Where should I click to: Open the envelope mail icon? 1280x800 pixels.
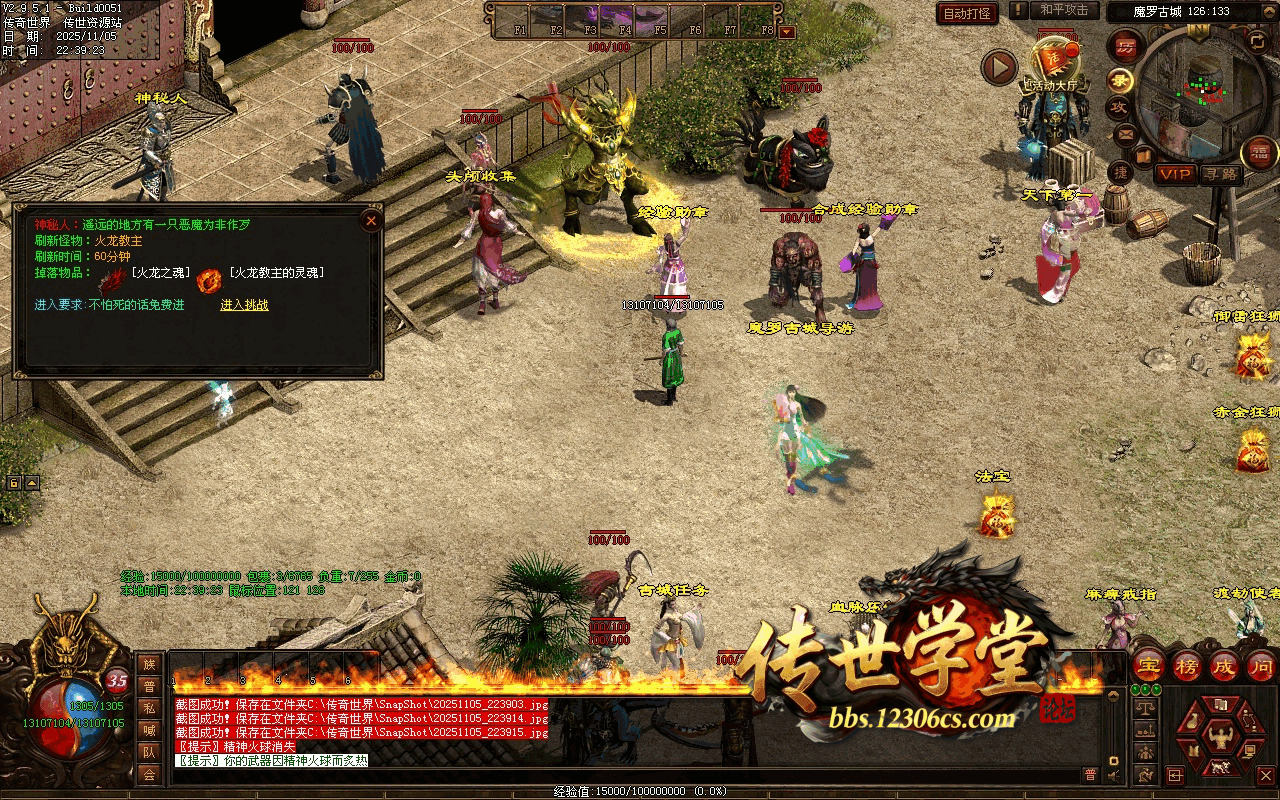click(x=1125, y=133)
